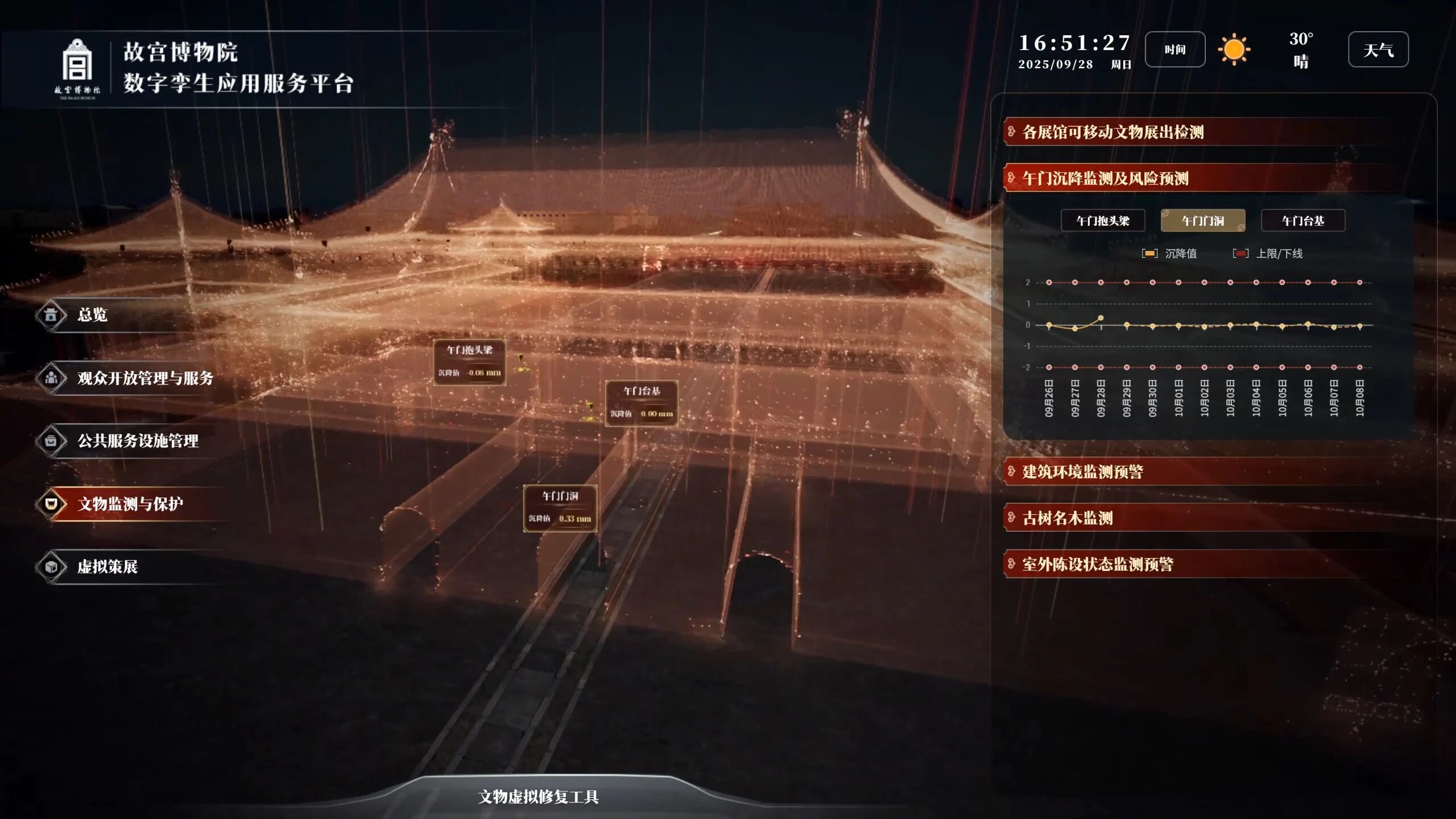Toggle the 上限/下线 legend series

pyautogui.click(x=1268, y=254)
